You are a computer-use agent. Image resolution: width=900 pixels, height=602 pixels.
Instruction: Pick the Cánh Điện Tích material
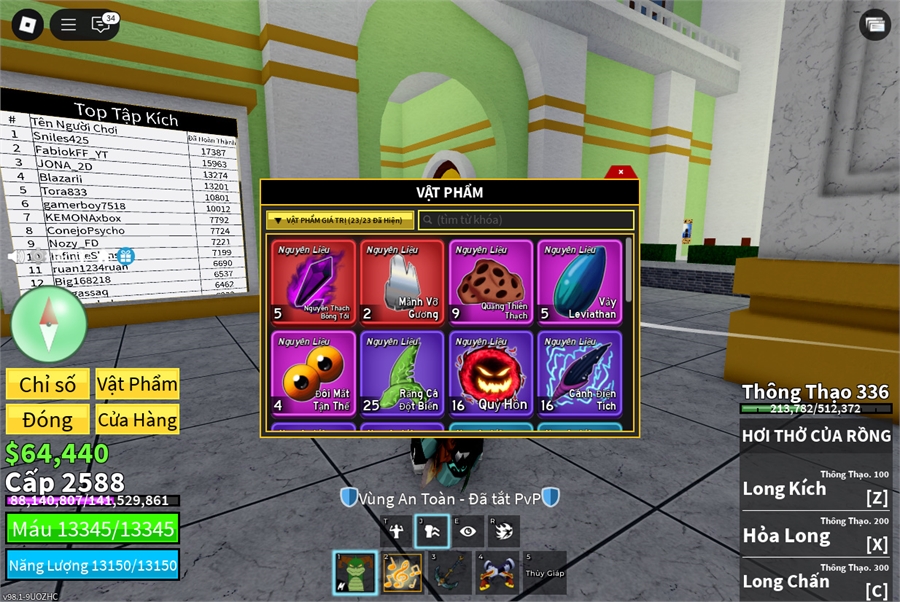(579, 373)
